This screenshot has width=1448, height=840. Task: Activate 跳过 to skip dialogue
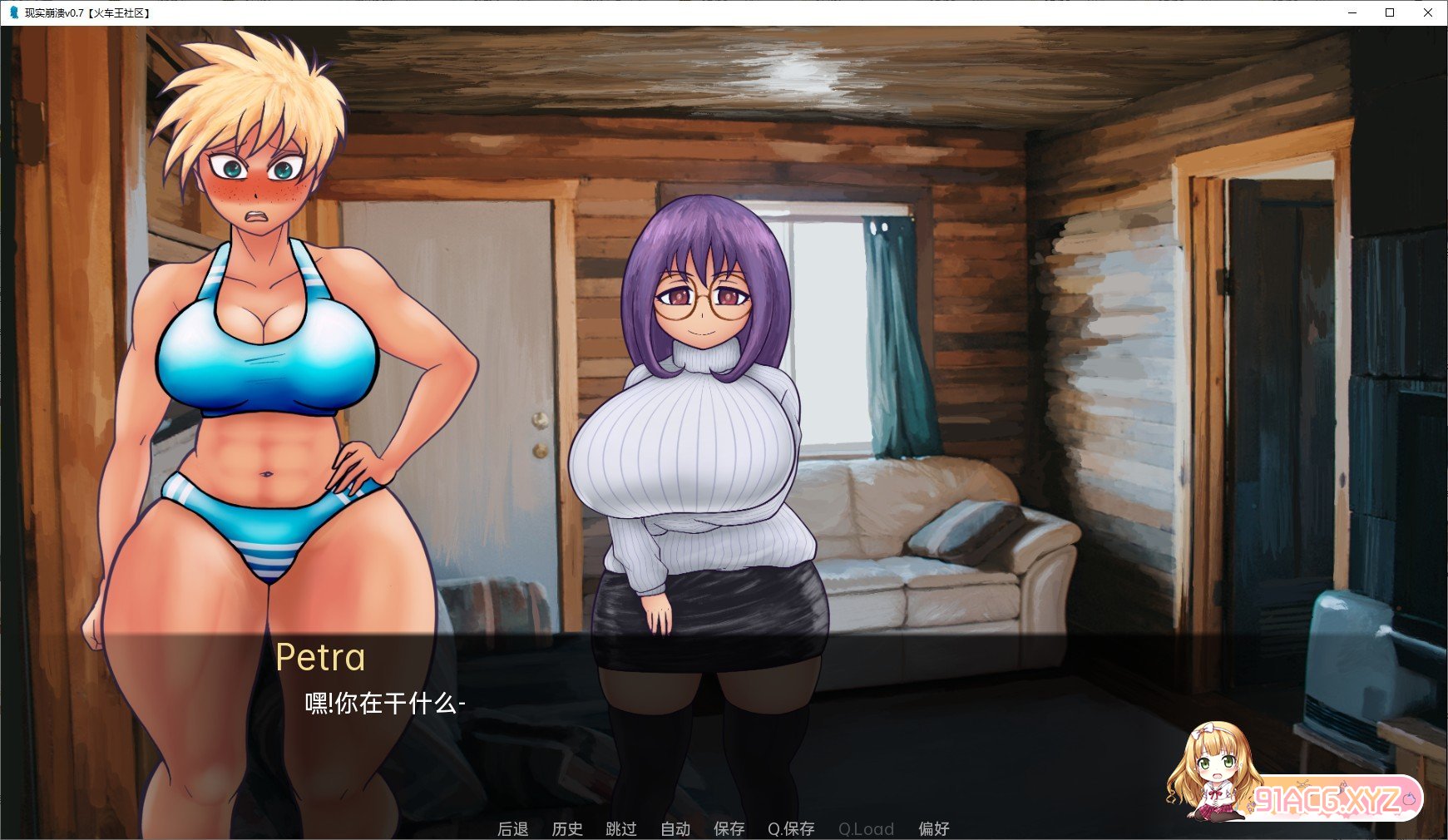(x=621, y=828)
